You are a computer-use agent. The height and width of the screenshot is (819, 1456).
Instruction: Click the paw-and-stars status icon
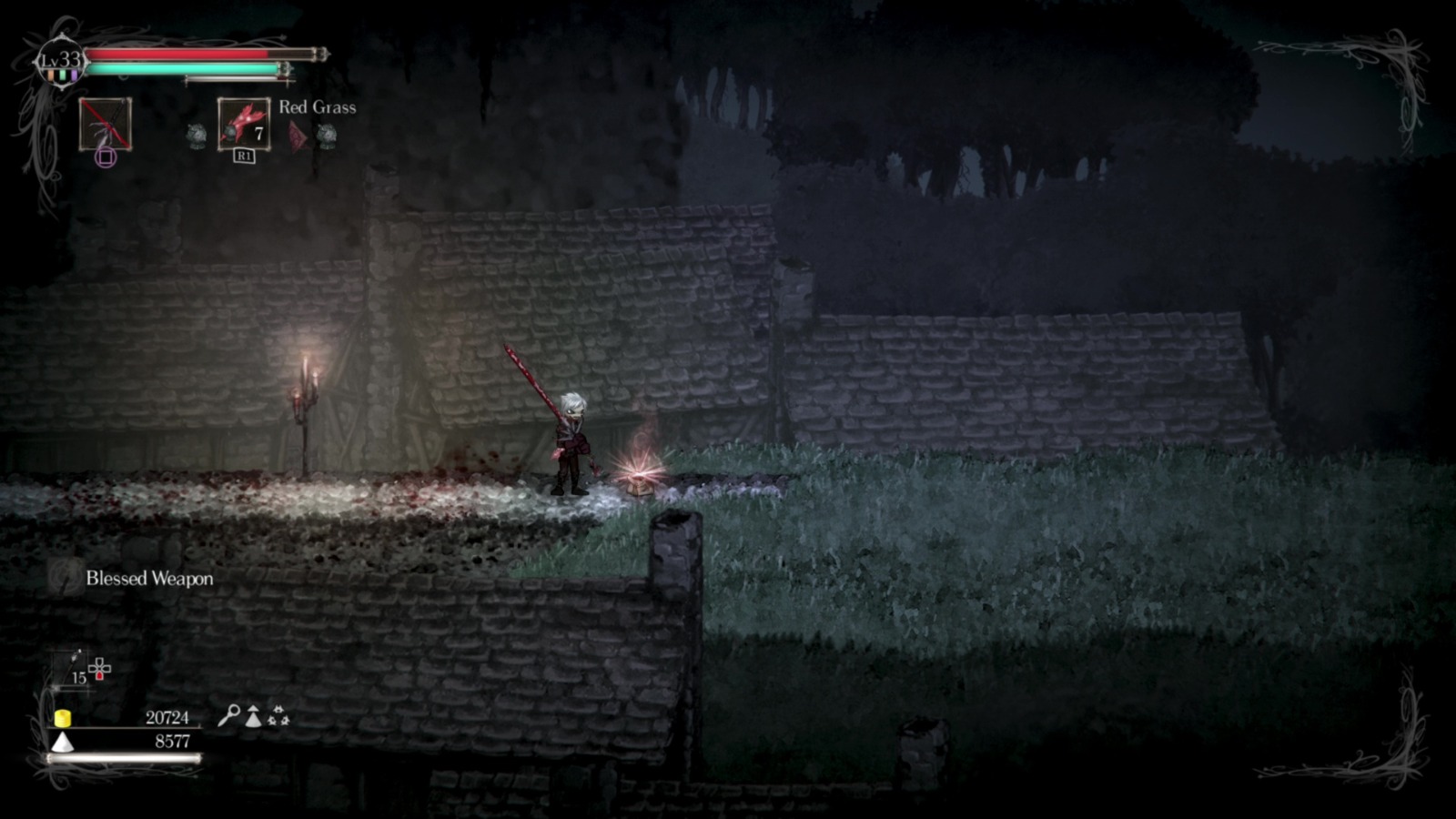coord(278,716)
